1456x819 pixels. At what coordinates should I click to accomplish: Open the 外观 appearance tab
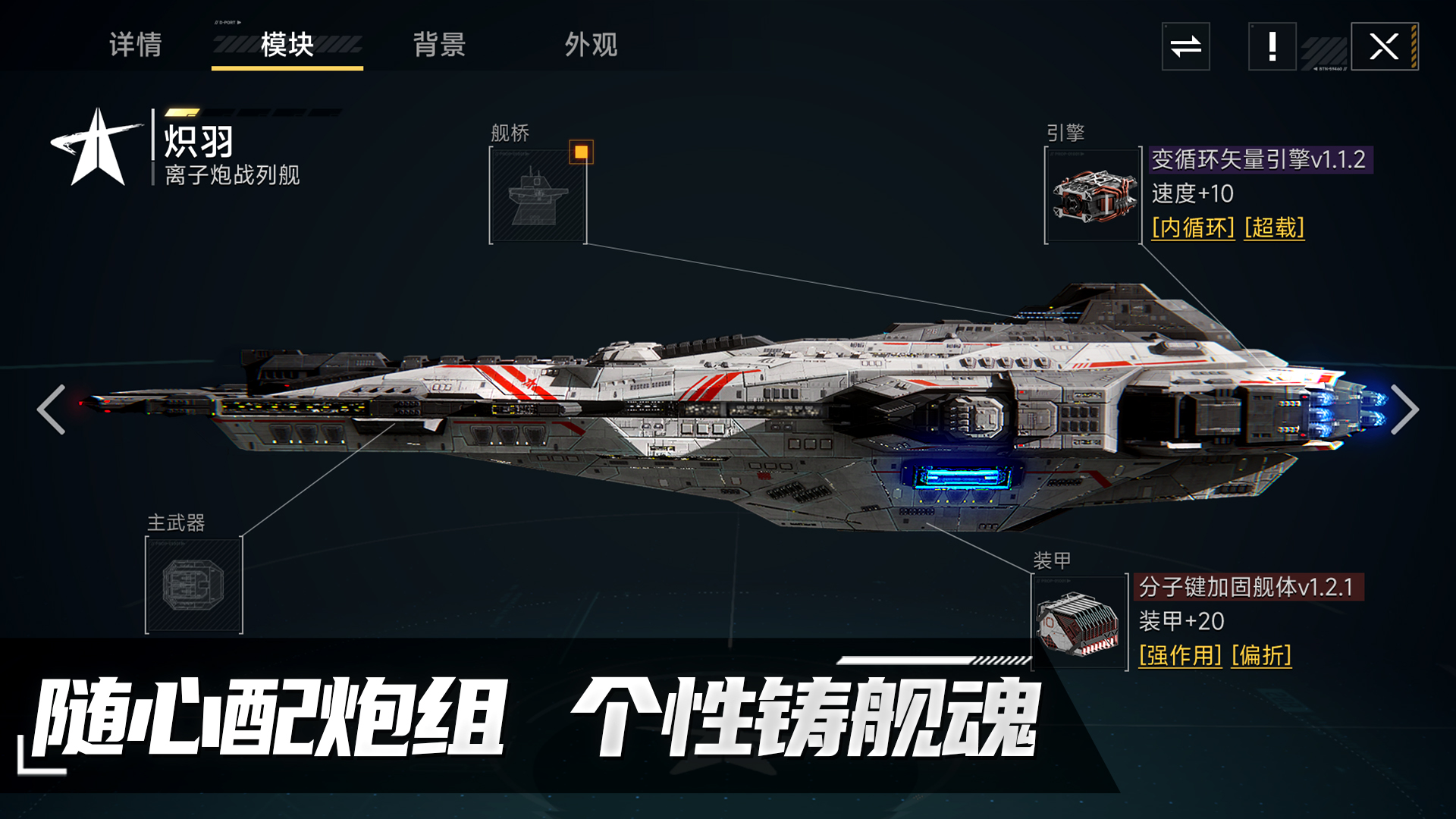pos(590,45)
